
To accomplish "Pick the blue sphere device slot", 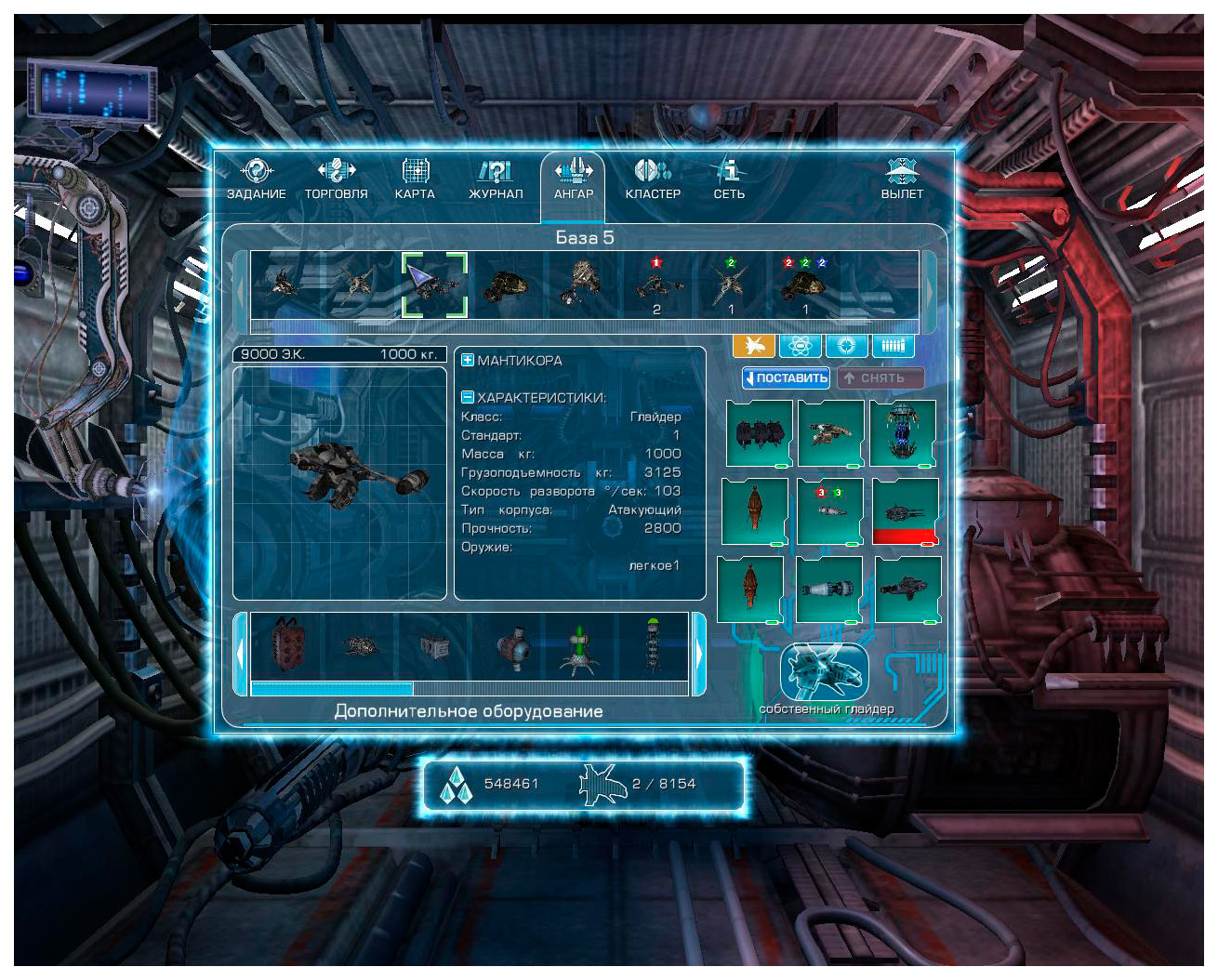I will pos(903,432).
